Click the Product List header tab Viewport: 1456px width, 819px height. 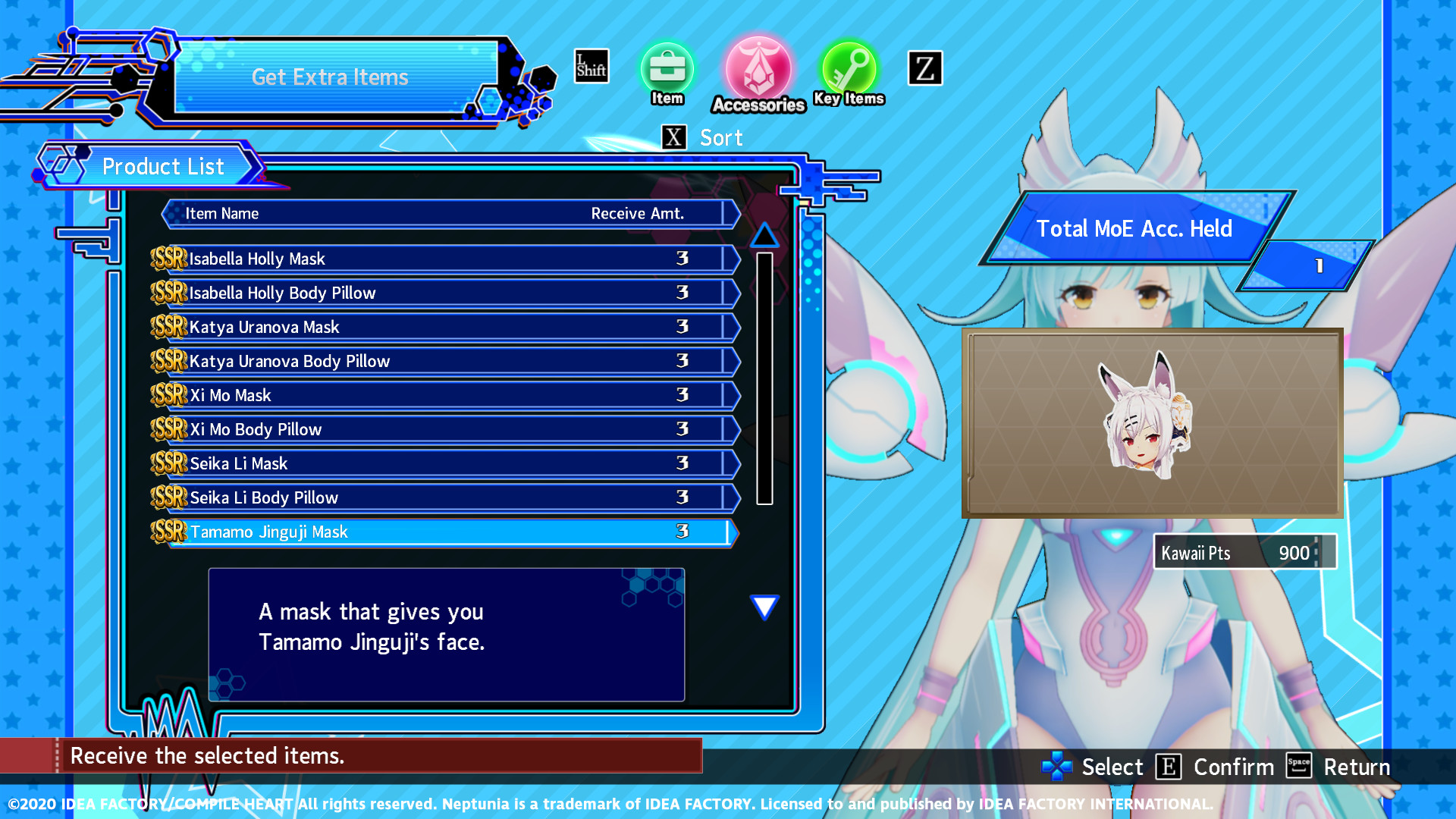163,166
